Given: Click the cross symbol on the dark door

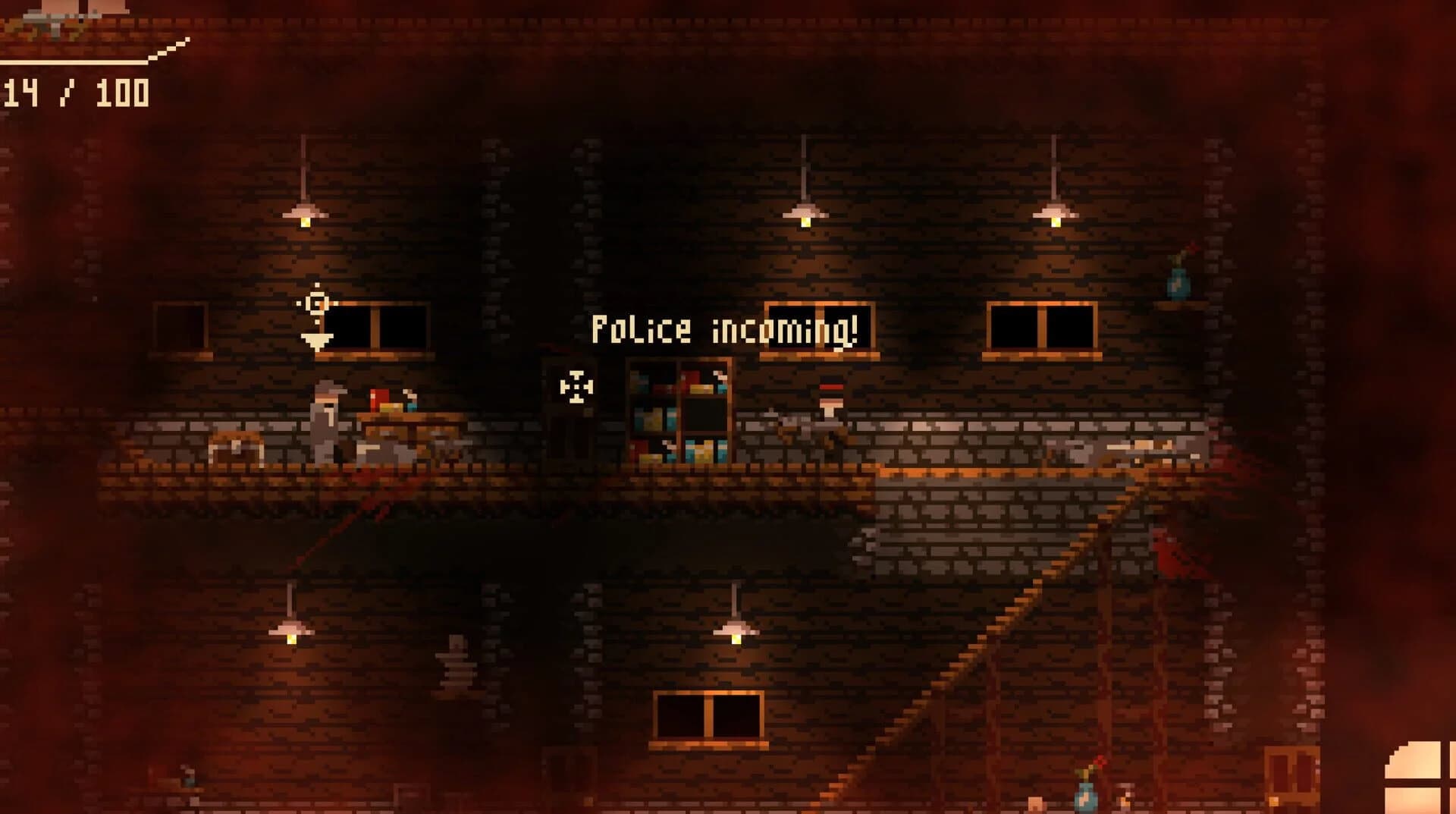Looking at the screenshot, I should [x=577, y=387].
